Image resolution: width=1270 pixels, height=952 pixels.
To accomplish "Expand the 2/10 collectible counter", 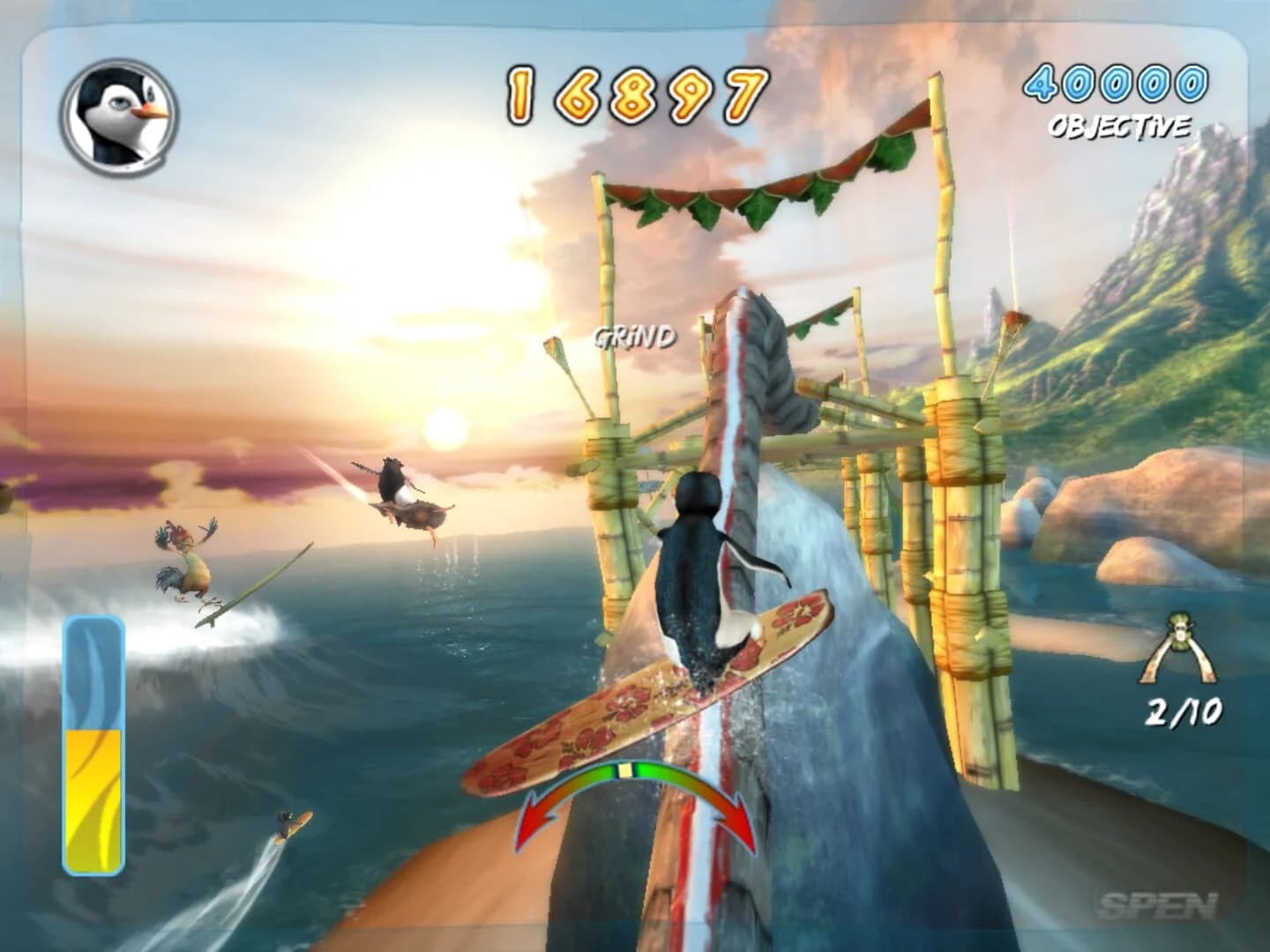I will tap(1184, 710).
